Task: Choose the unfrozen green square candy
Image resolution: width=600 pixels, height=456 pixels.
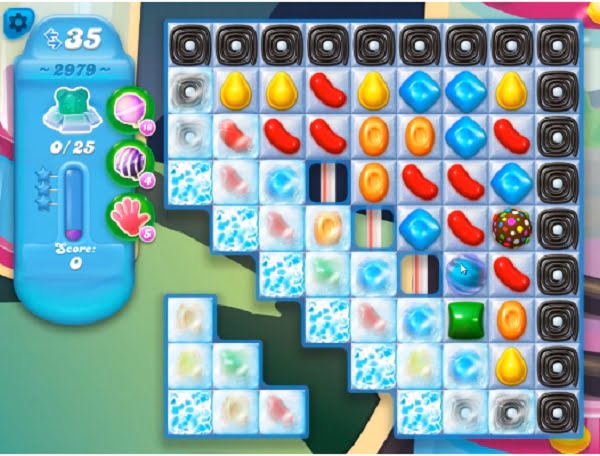Action: click(x=464, y=319)
